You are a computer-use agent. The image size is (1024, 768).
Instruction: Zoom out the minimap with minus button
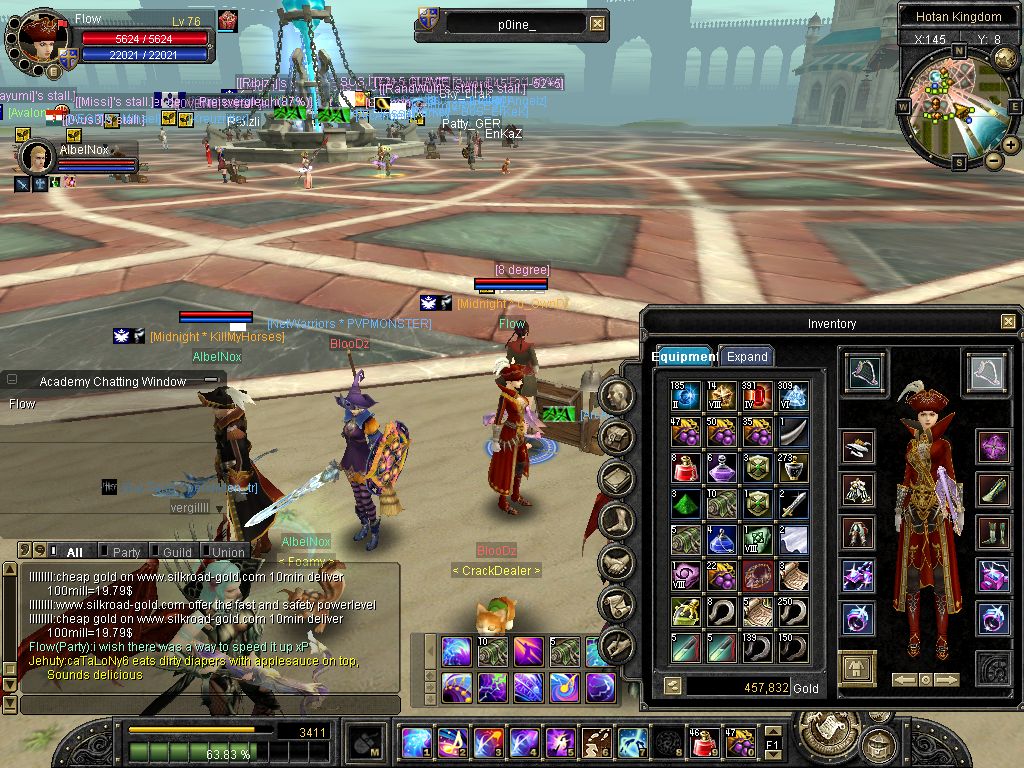(994, 160)
